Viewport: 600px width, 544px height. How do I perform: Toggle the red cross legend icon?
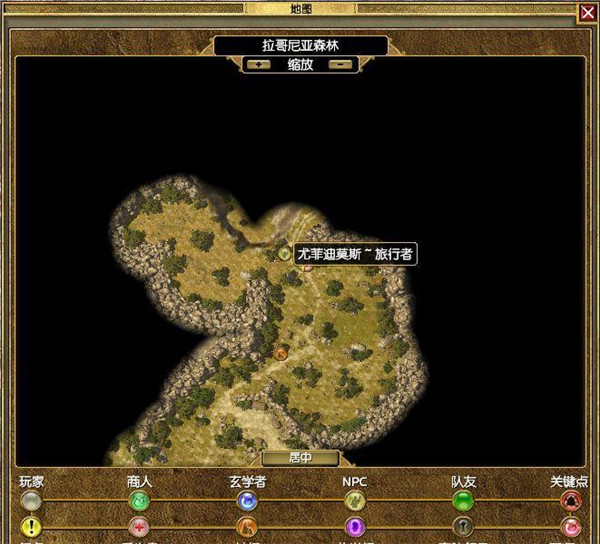[139, 526]
